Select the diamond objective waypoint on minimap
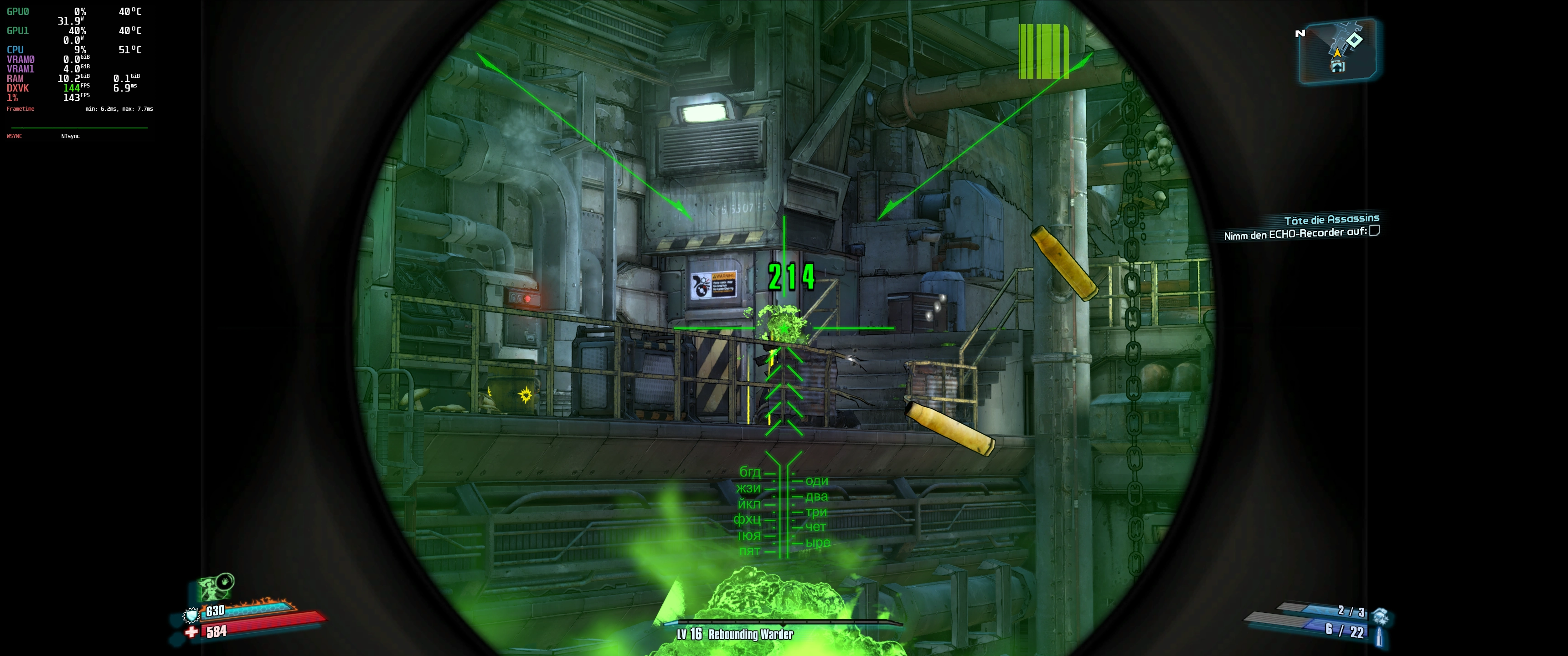1568x656 pixels. coord(1354,40)
